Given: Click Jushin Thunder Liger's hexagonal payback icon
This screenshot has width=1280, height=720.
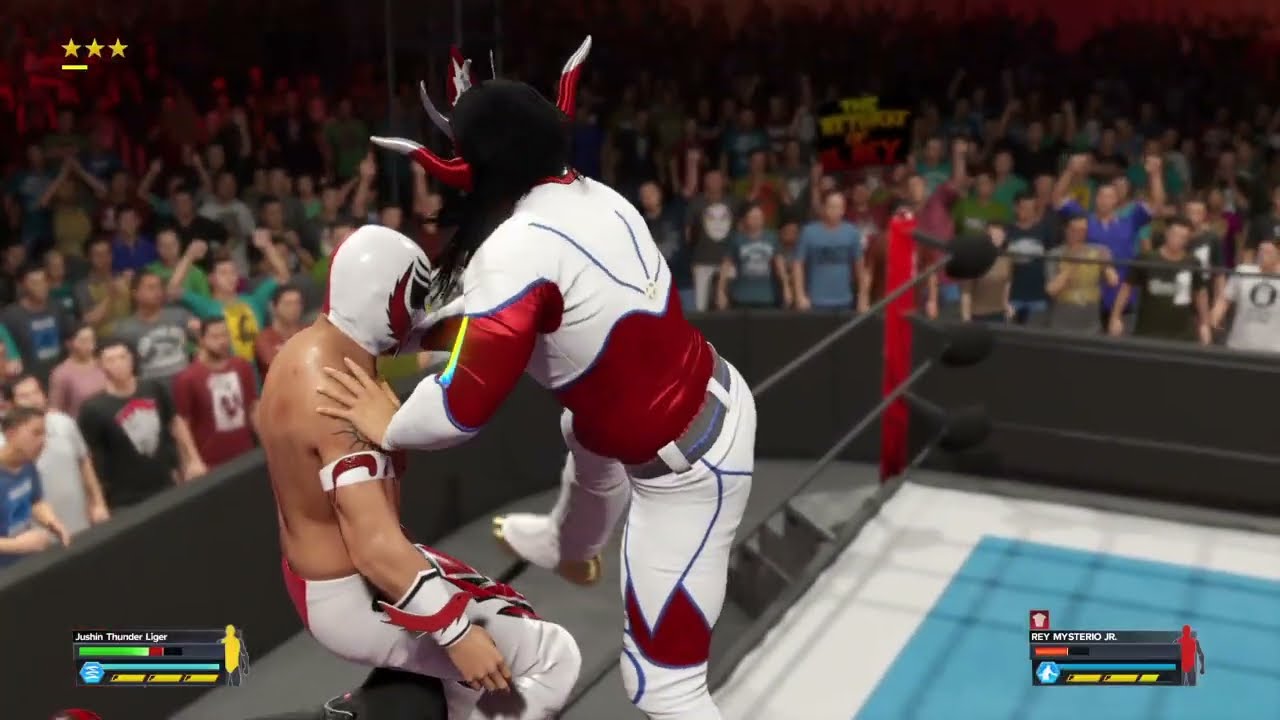Looking at the screenshot, I should 91,673.
